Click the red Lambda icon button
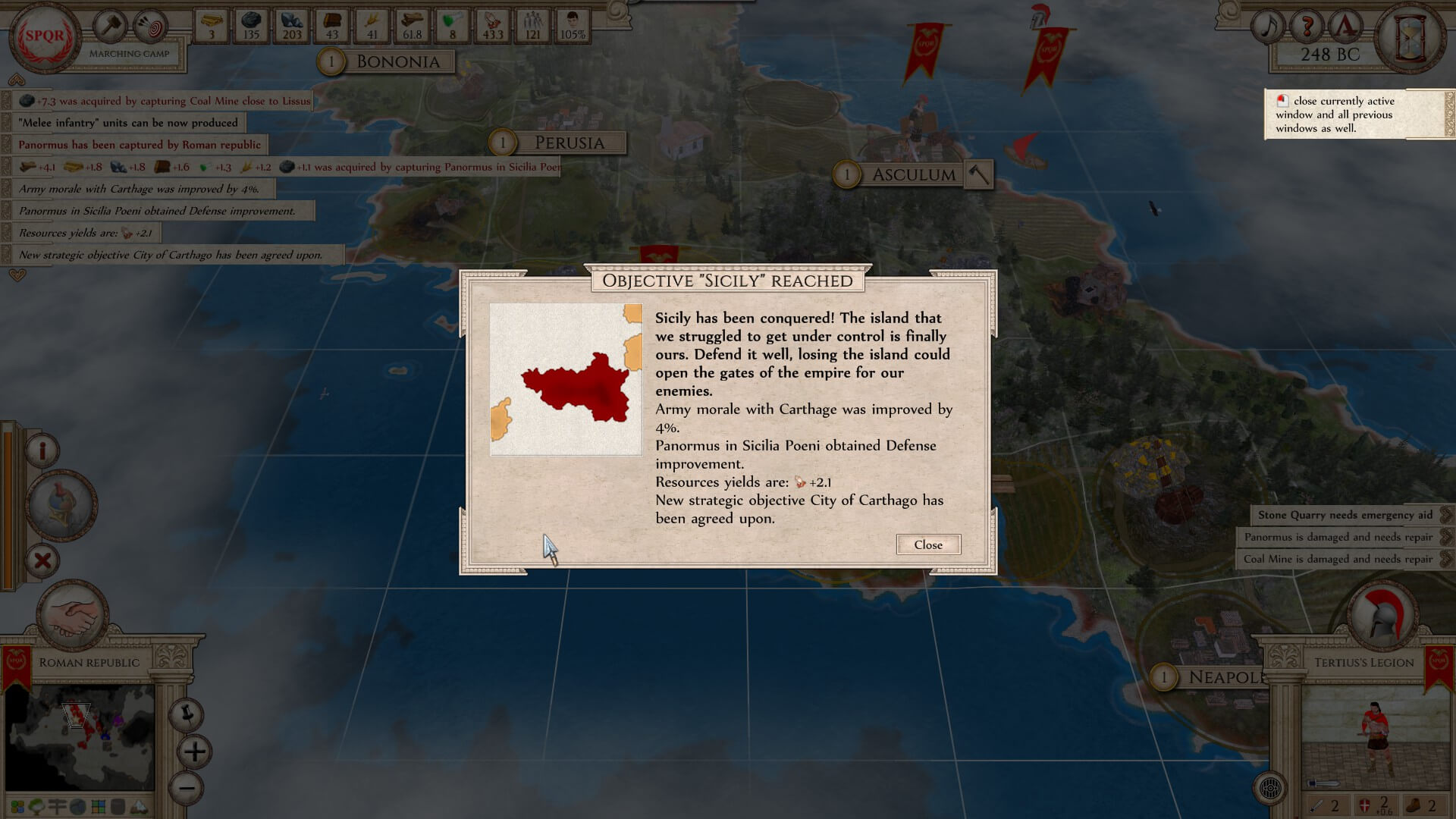The image size is (1456, 819). (1345, 27)
